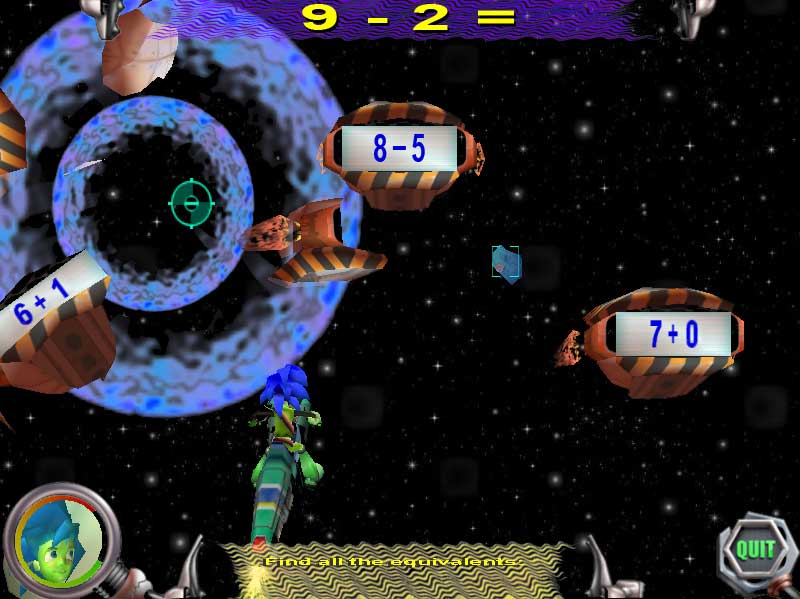
Task: Quit the game with the QUIT button
Action: 755,549
